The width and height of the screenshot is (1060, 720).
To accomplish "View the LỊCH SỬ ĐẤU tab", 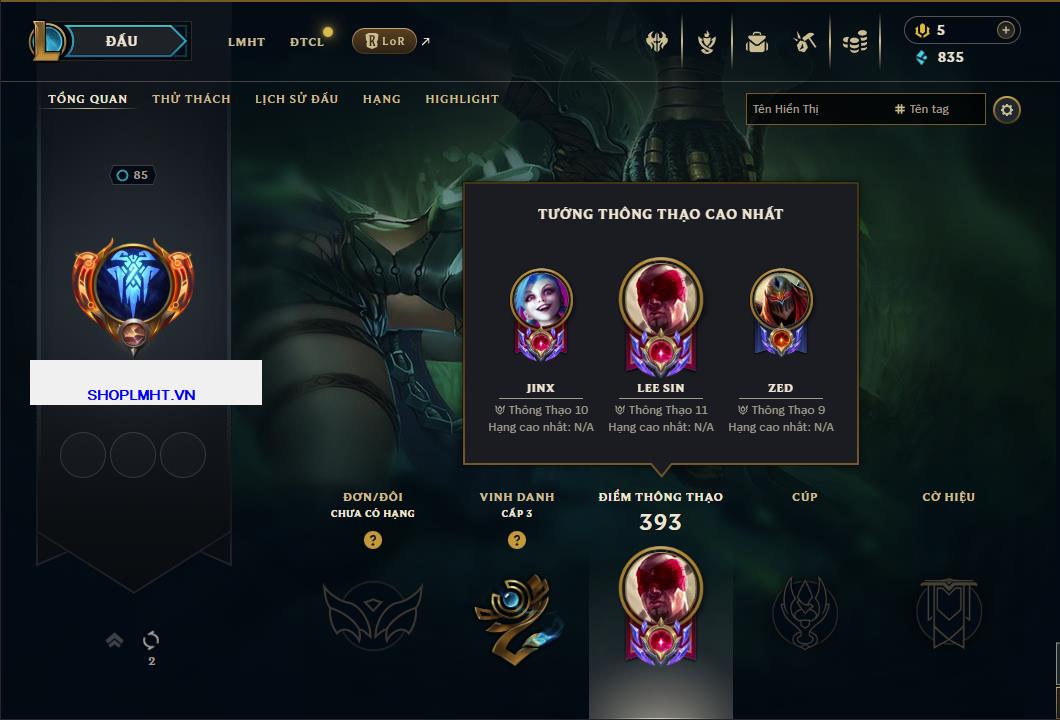I will coord(296,99).
